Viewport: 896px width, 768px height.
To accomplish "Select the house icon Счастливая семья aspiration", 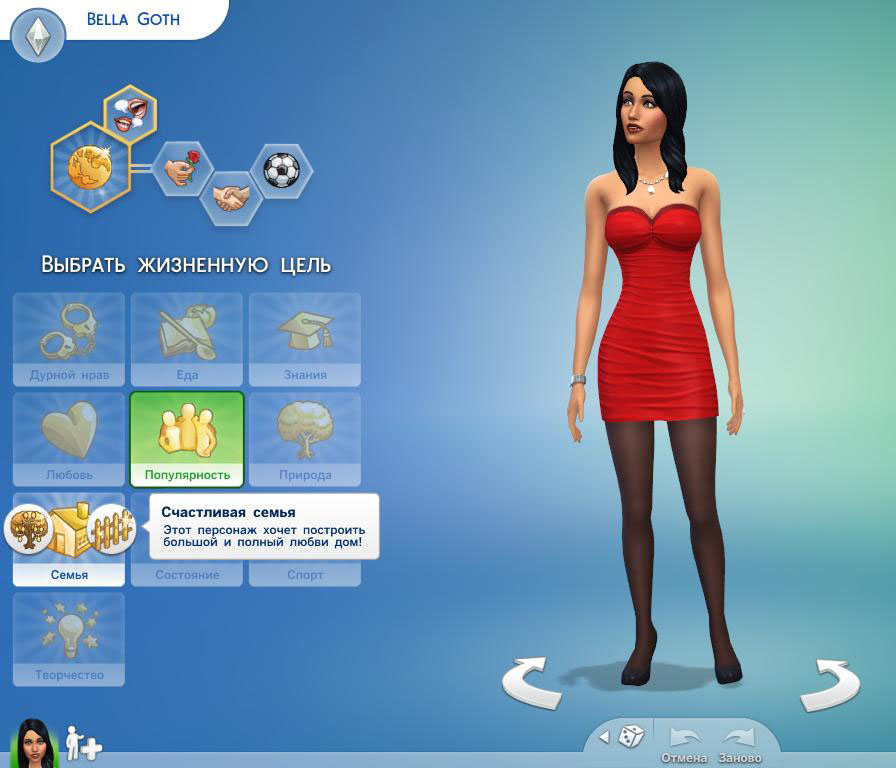I will pos(70,530).
